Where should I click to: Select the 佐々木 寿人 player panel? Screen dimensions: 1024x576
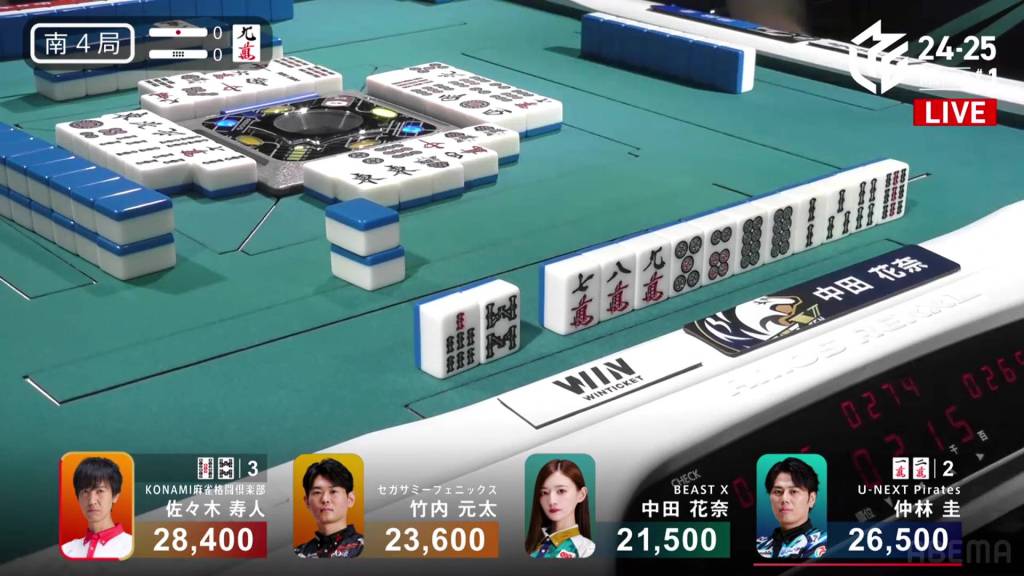pos(165,506)
